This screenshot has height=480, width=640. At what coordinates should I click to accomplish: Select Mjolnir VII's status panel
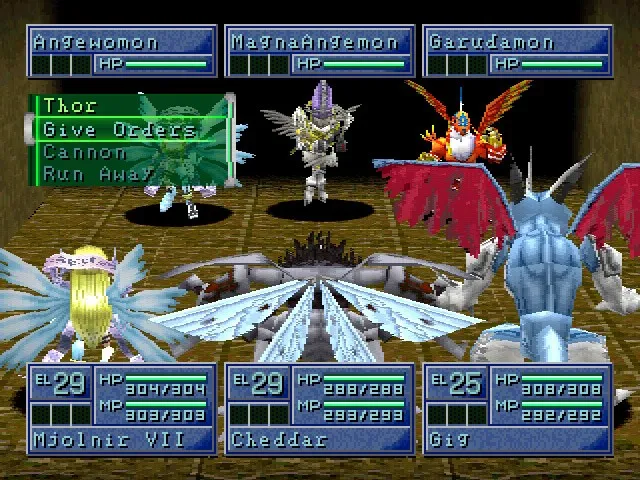pos(121,408)
